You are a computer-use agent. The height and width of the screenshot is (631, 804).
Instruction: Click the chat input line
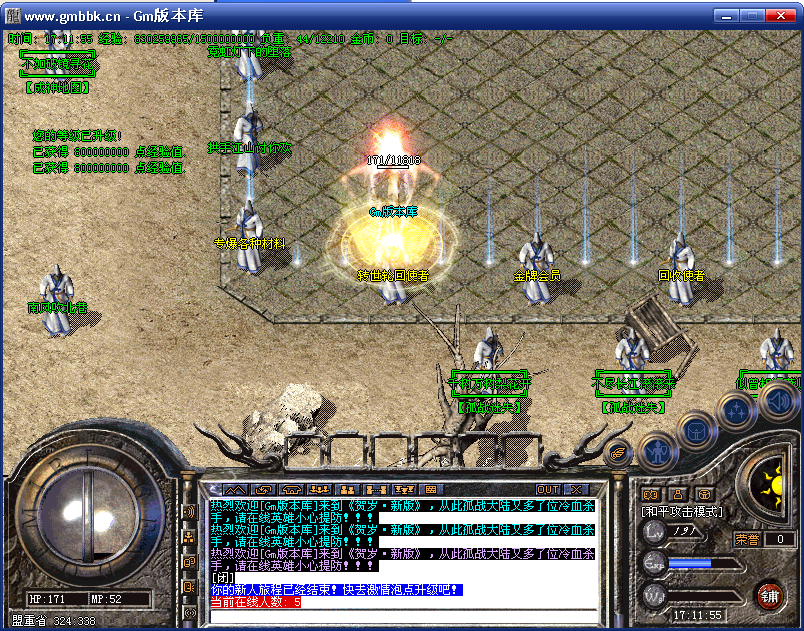(400, 615)
